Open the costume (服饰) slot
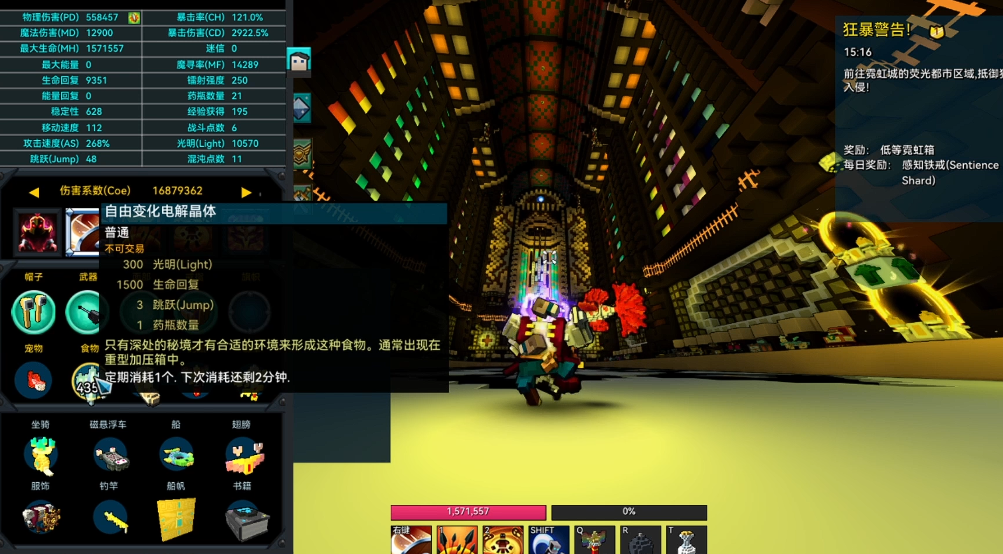1003x554 pixels. pos(40,517)
